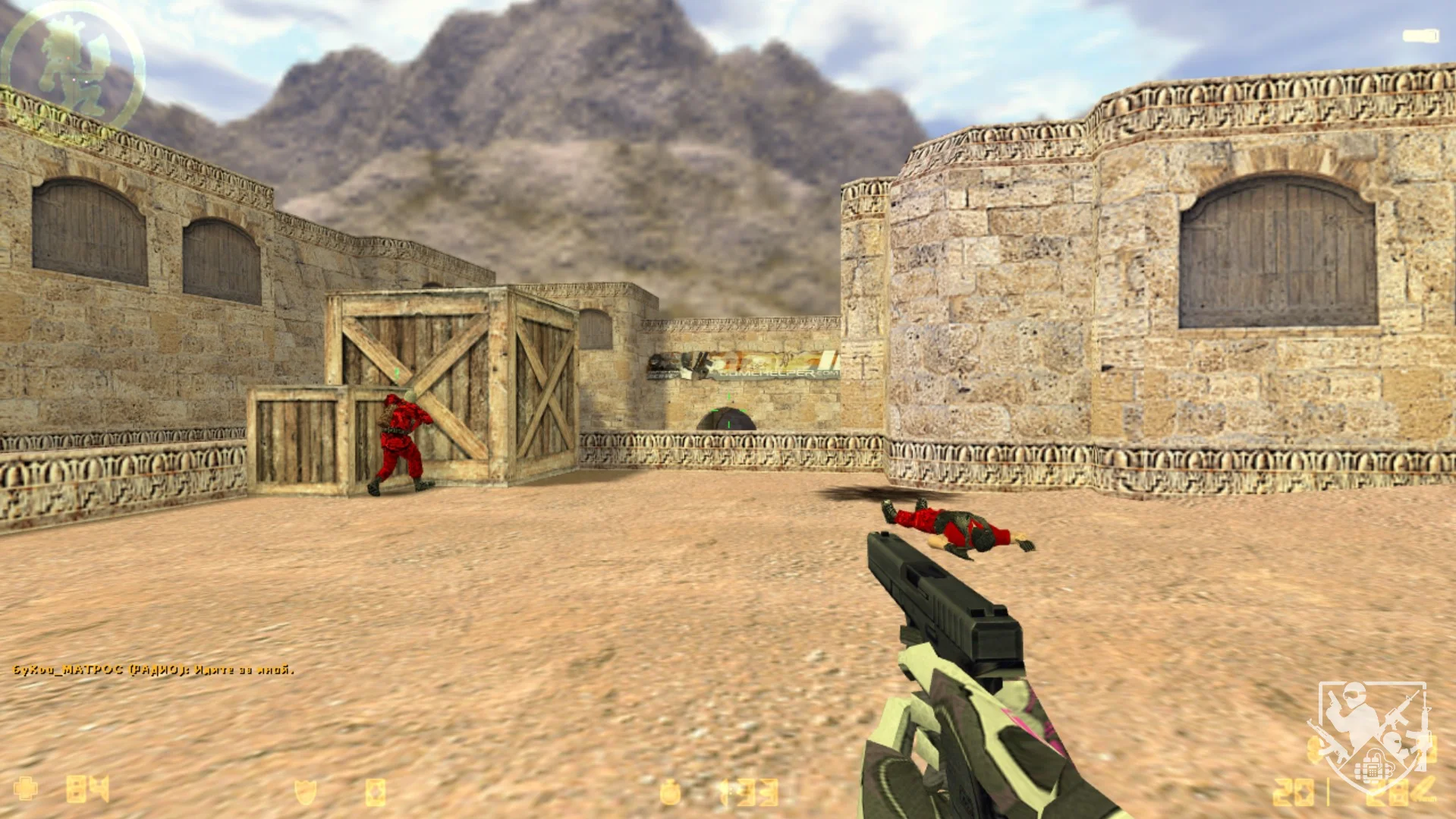The image size is (1456, 819).
Task: Click the flashlight indicator icon
Action: pyautogui.click(x=1420, y=36)
